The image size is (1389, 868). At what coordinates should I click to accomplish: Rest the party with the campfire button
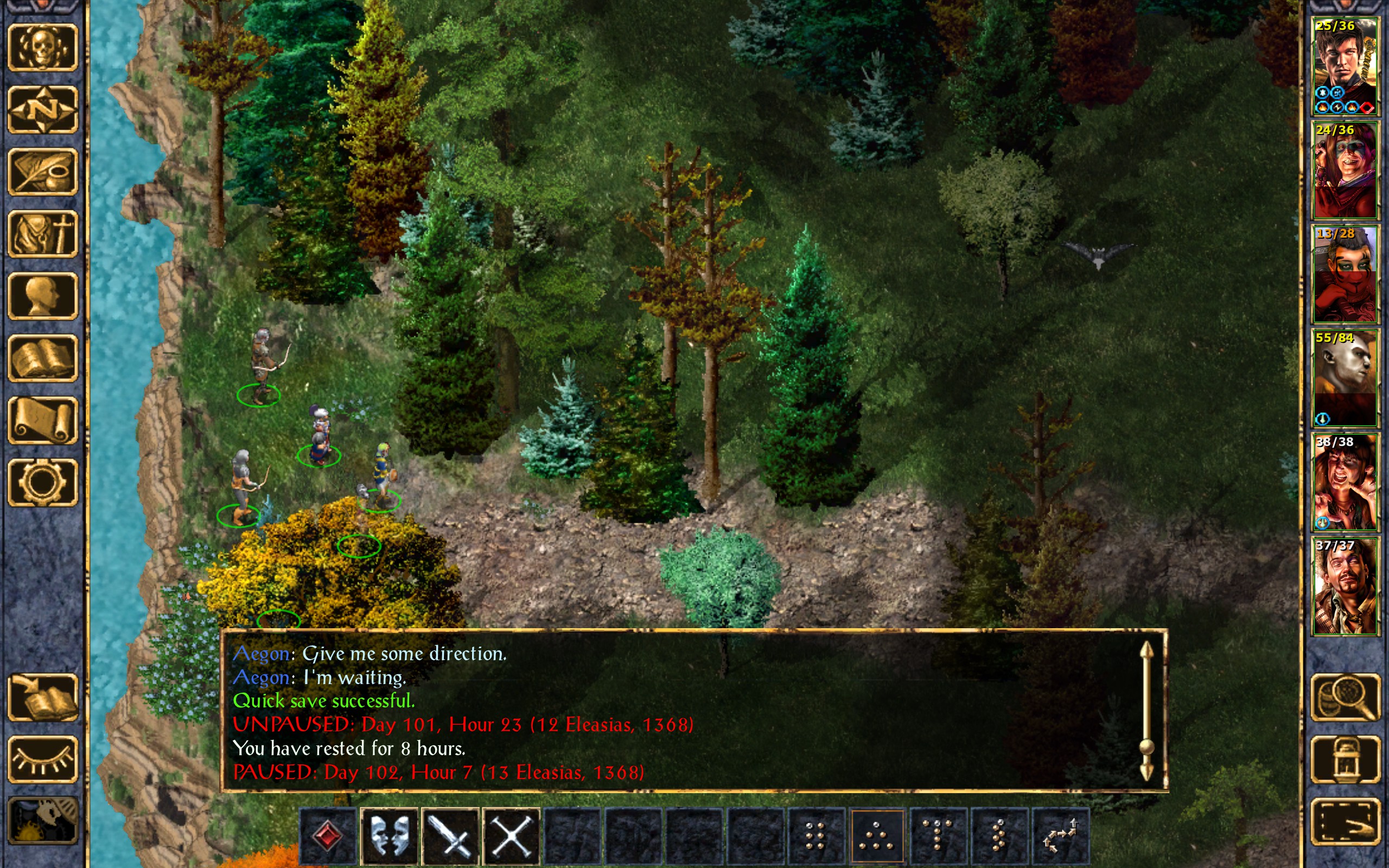(42, 821)
